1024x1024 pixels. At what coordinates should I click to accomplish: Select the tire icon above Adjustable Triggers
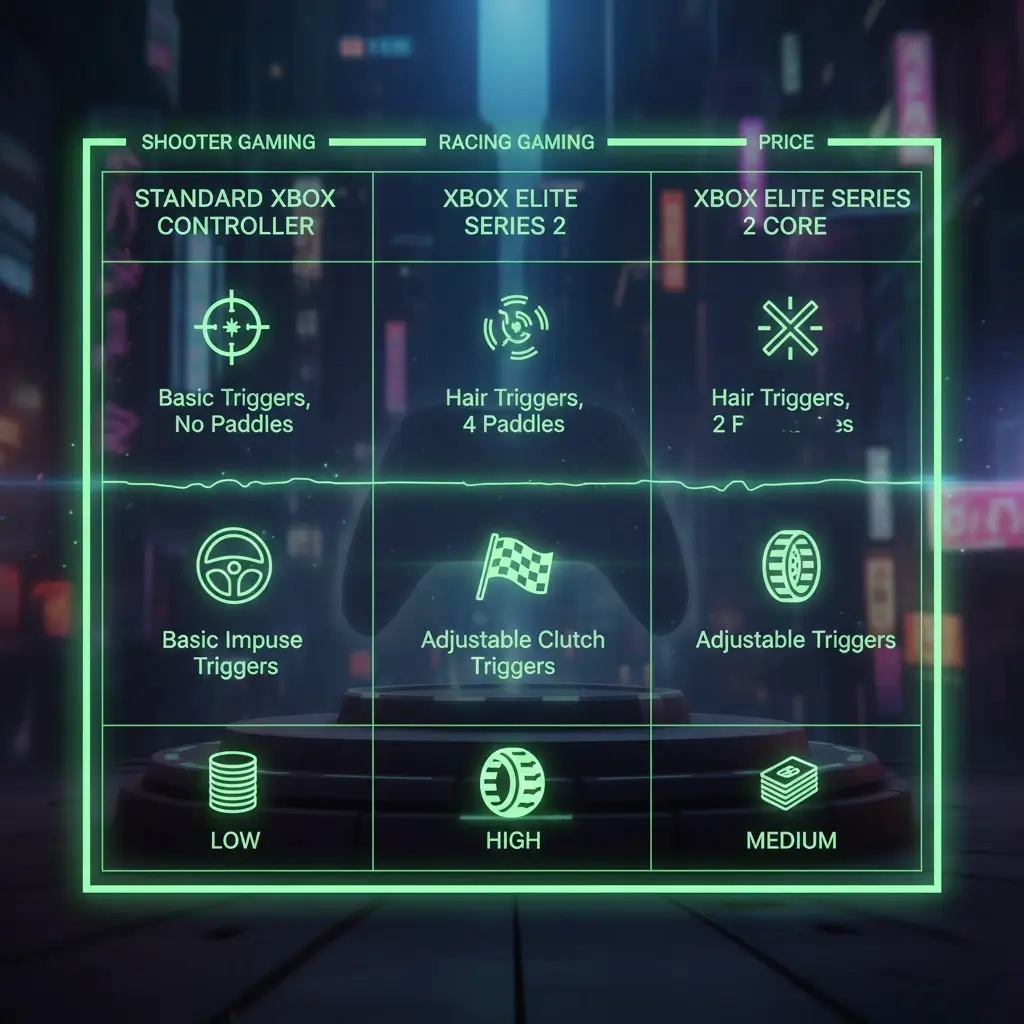tap(791, 566)
